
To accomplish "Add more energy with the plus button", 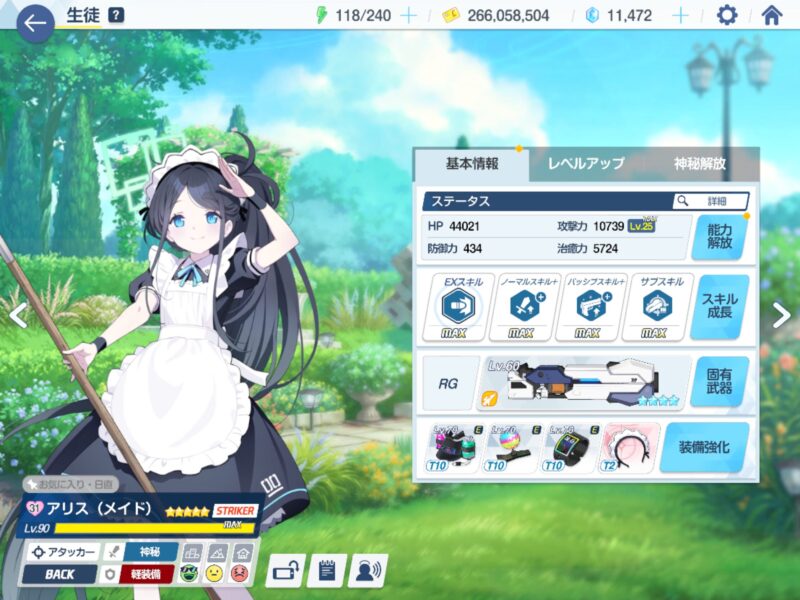I will (408, 16).
